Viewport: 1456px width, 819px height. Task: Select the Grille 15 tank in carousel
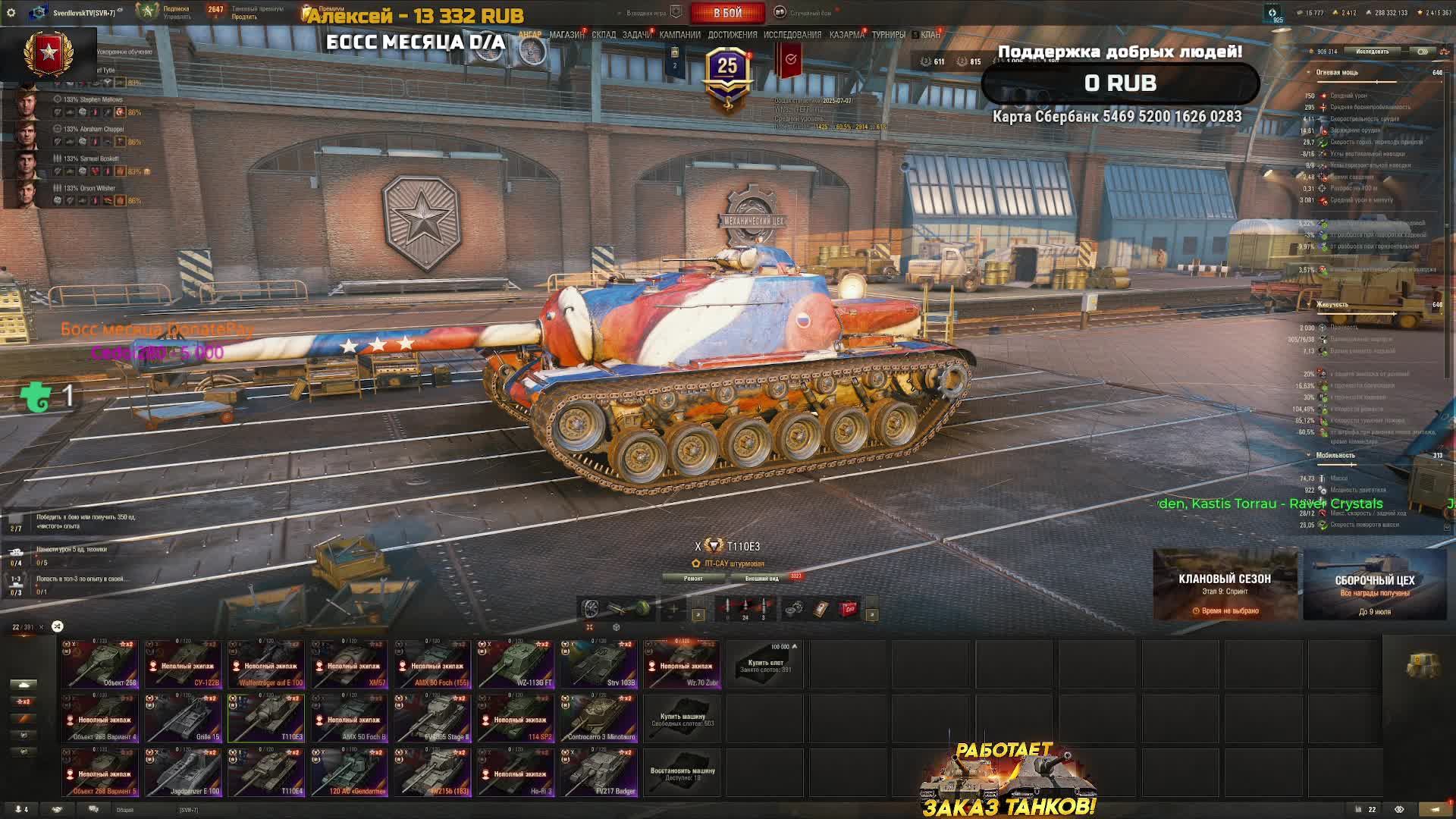click(183, 718)
